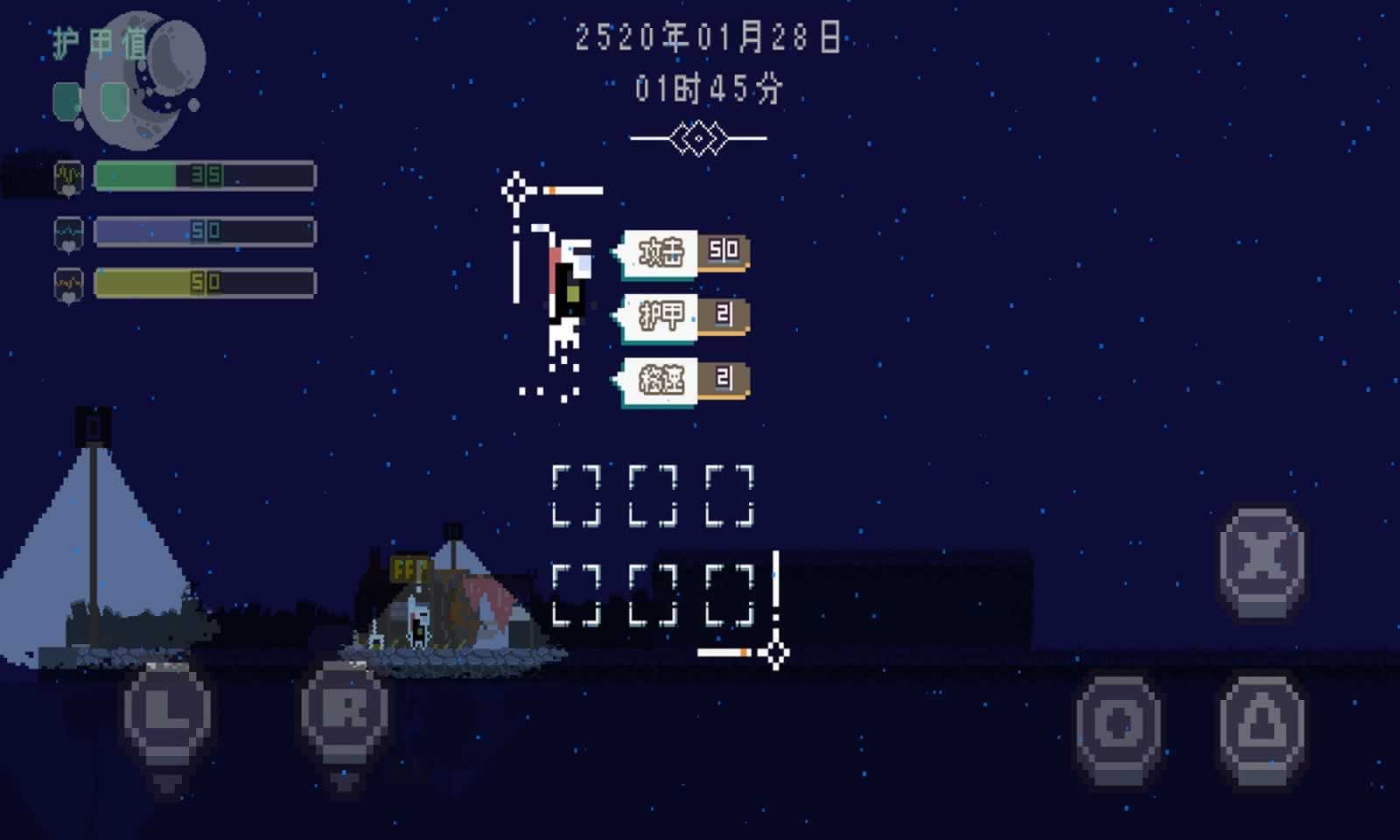
Task: Select the last equipment slot in the bottom row
Action: [x=730, y=597]
